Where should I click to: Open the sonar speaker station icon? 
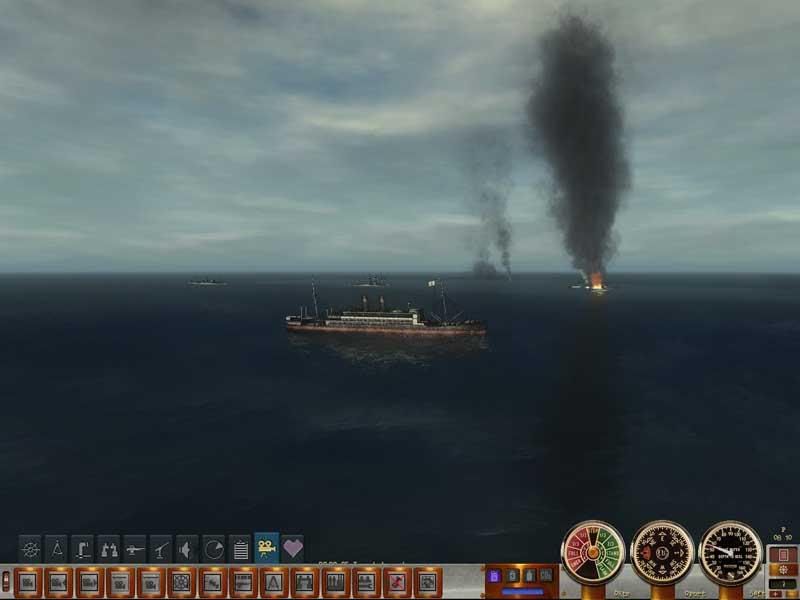click(x=187, y=548)
